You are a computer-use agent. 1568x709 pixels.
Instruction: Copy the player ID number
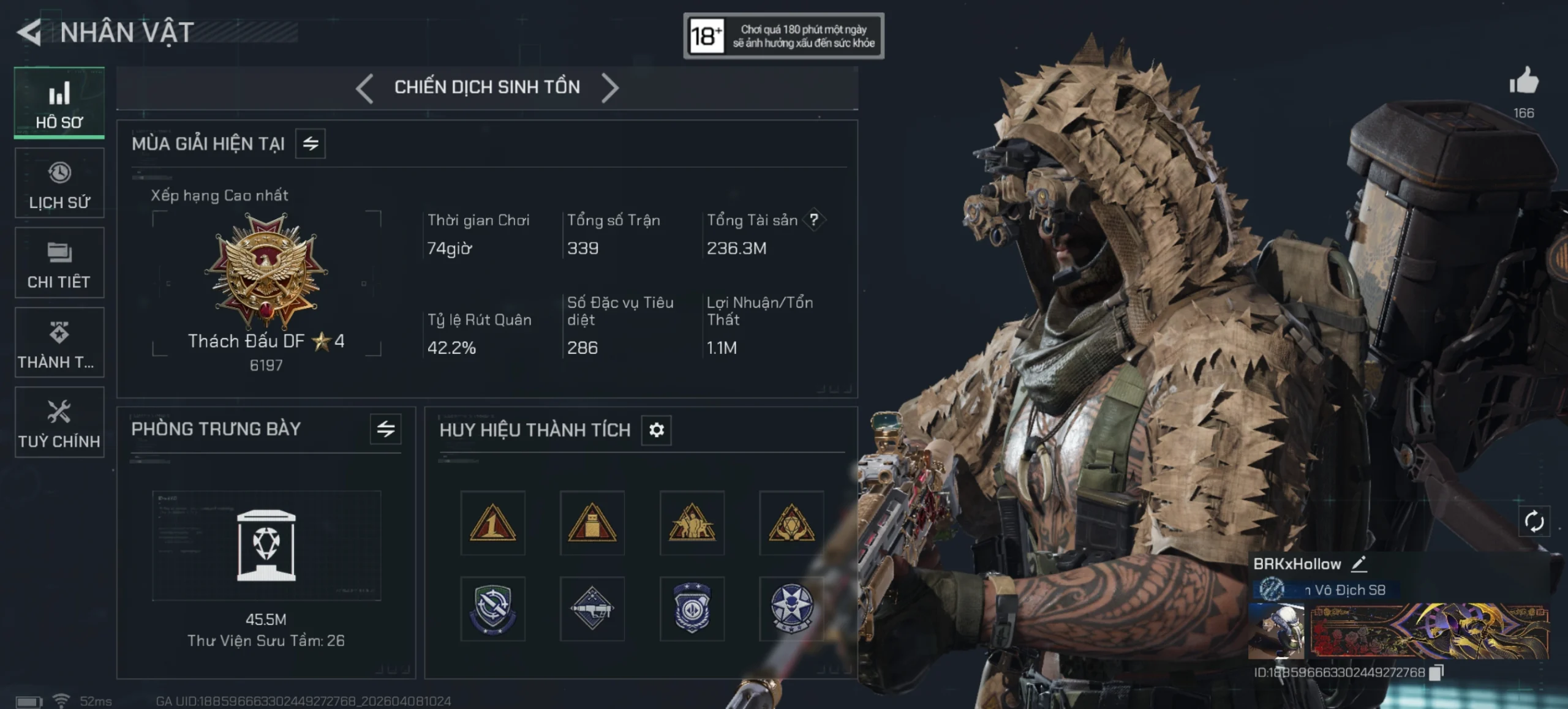(1436, 672)
